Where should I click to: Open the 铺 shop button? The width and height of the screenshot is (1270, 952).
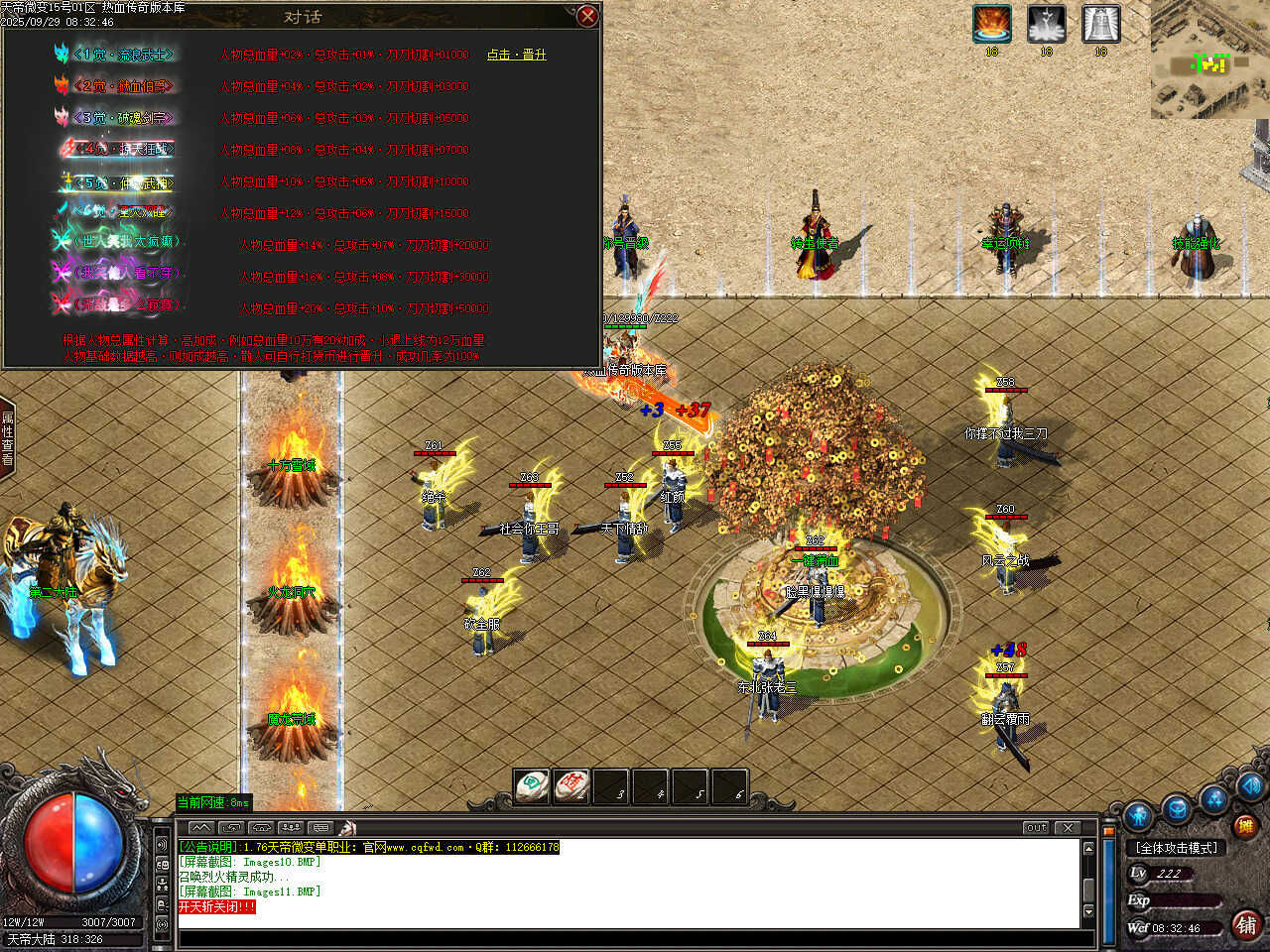click(x=1246, y=924)
